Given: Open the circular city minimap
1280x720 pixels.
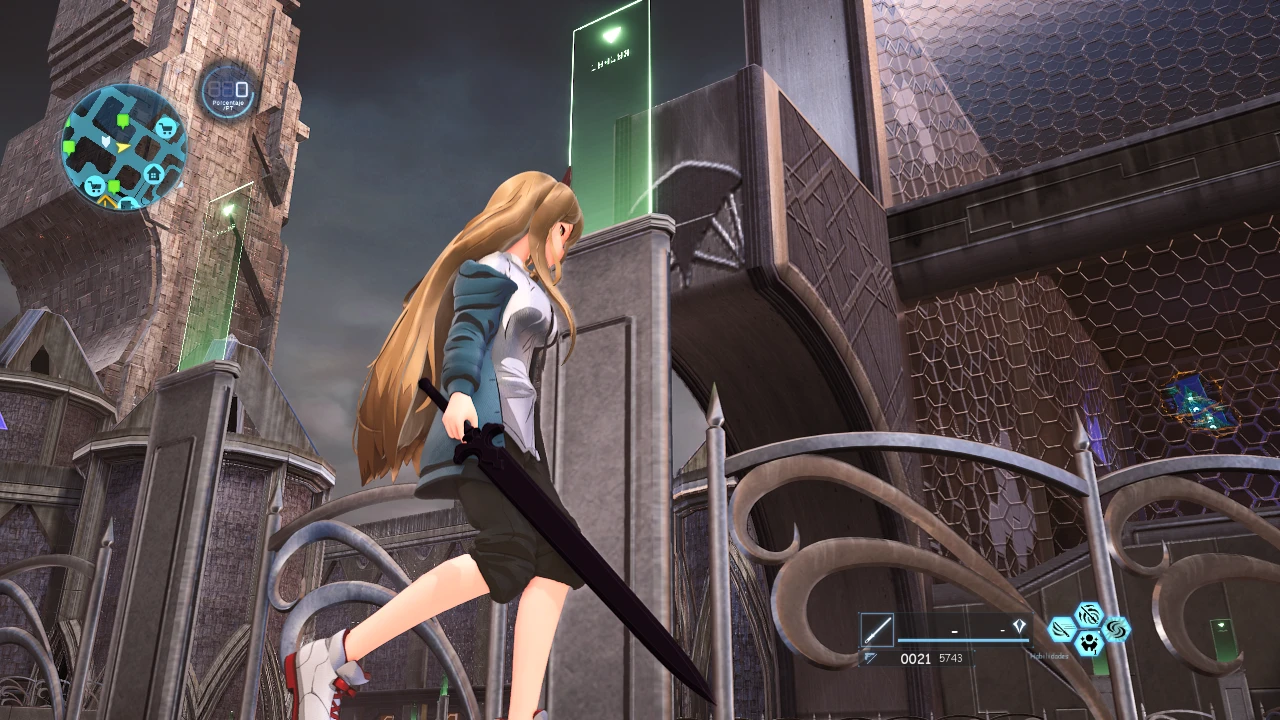Looking at the screenshot, I should 124,146.
